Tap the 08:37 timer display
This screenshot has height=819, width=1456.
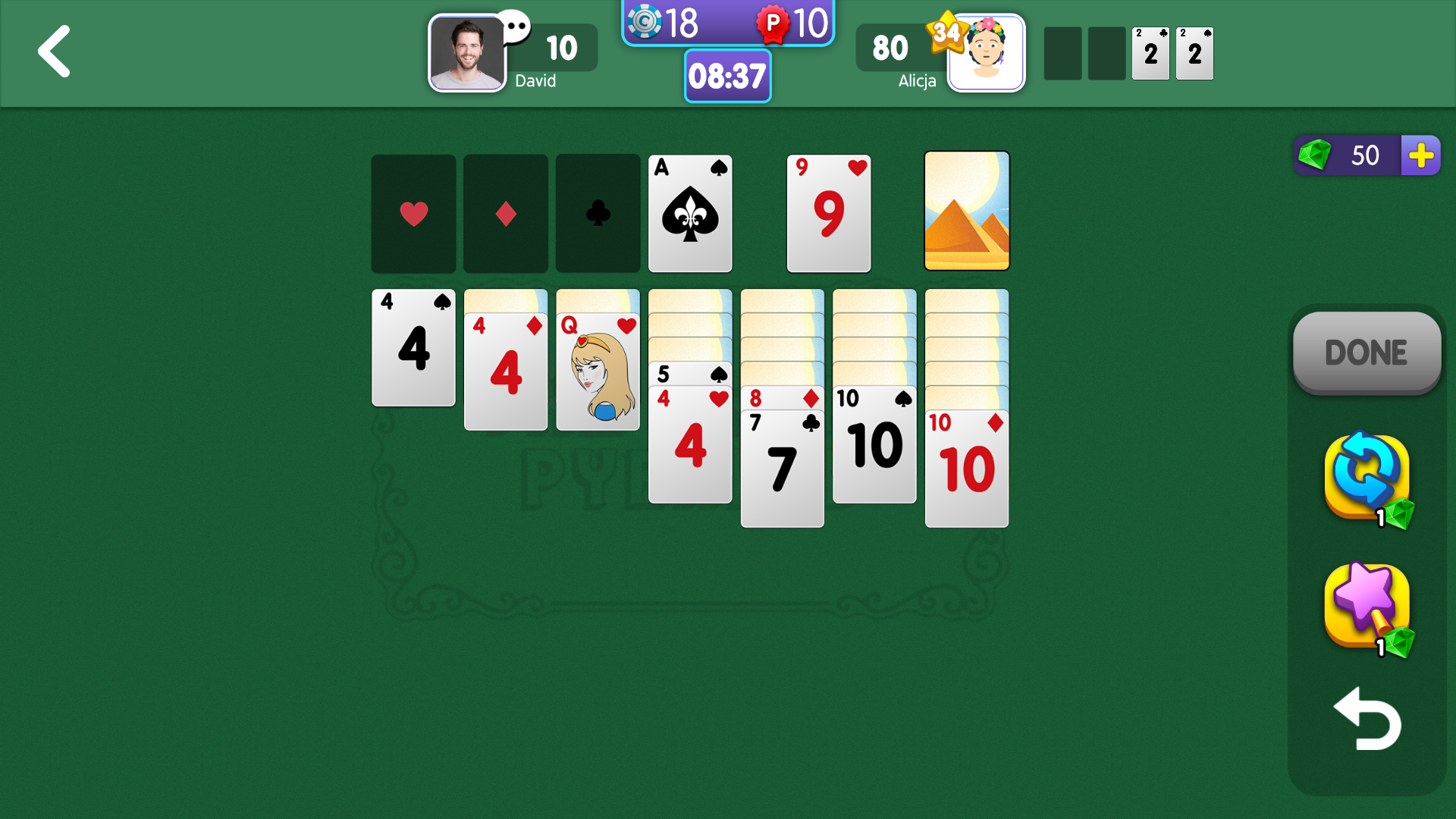[x=727, y=76]
